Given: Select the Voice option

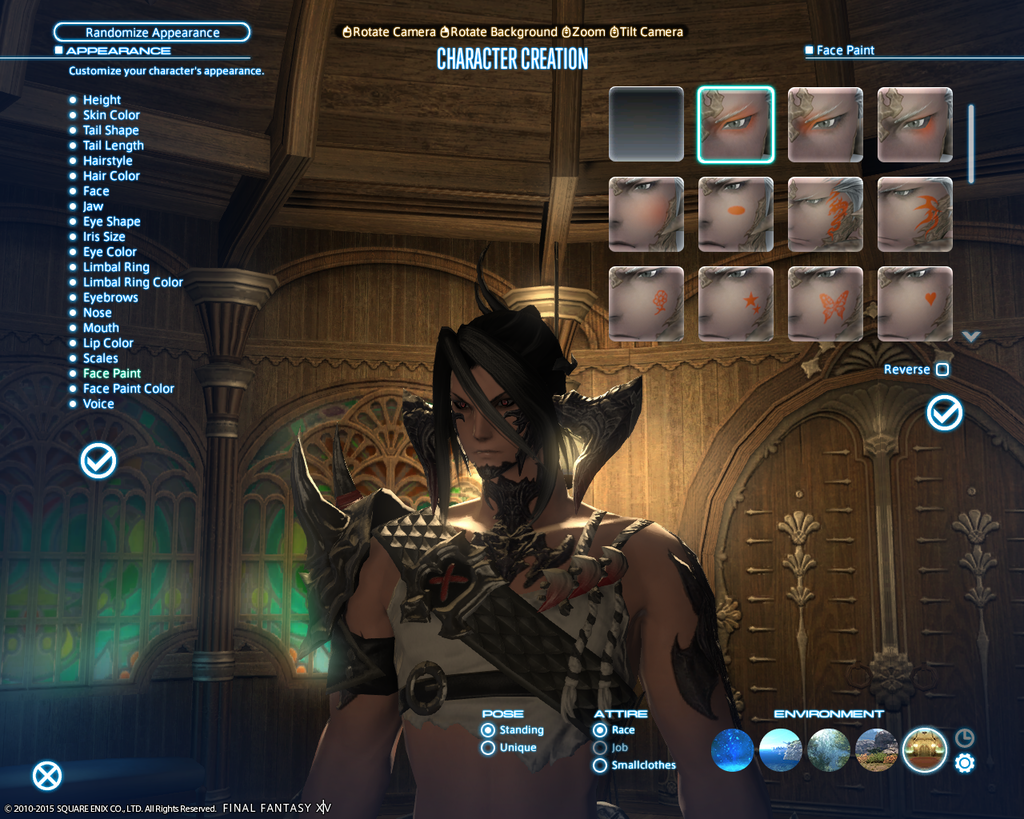Looking at the screenshot, I should click(x=98, y=404).
